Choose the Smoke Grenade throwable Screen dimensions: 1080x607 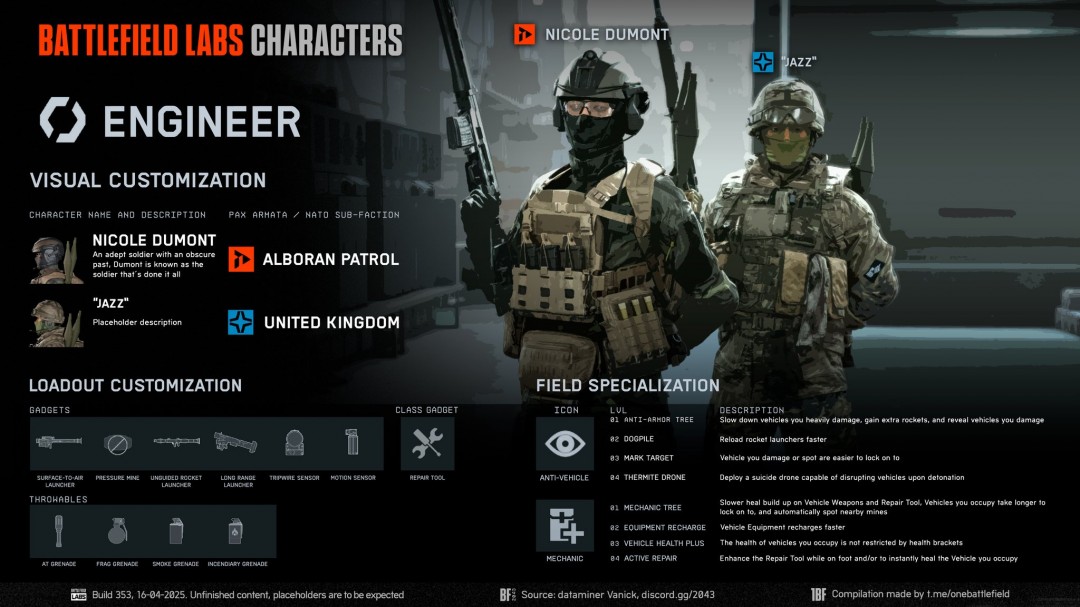[176, 530]
